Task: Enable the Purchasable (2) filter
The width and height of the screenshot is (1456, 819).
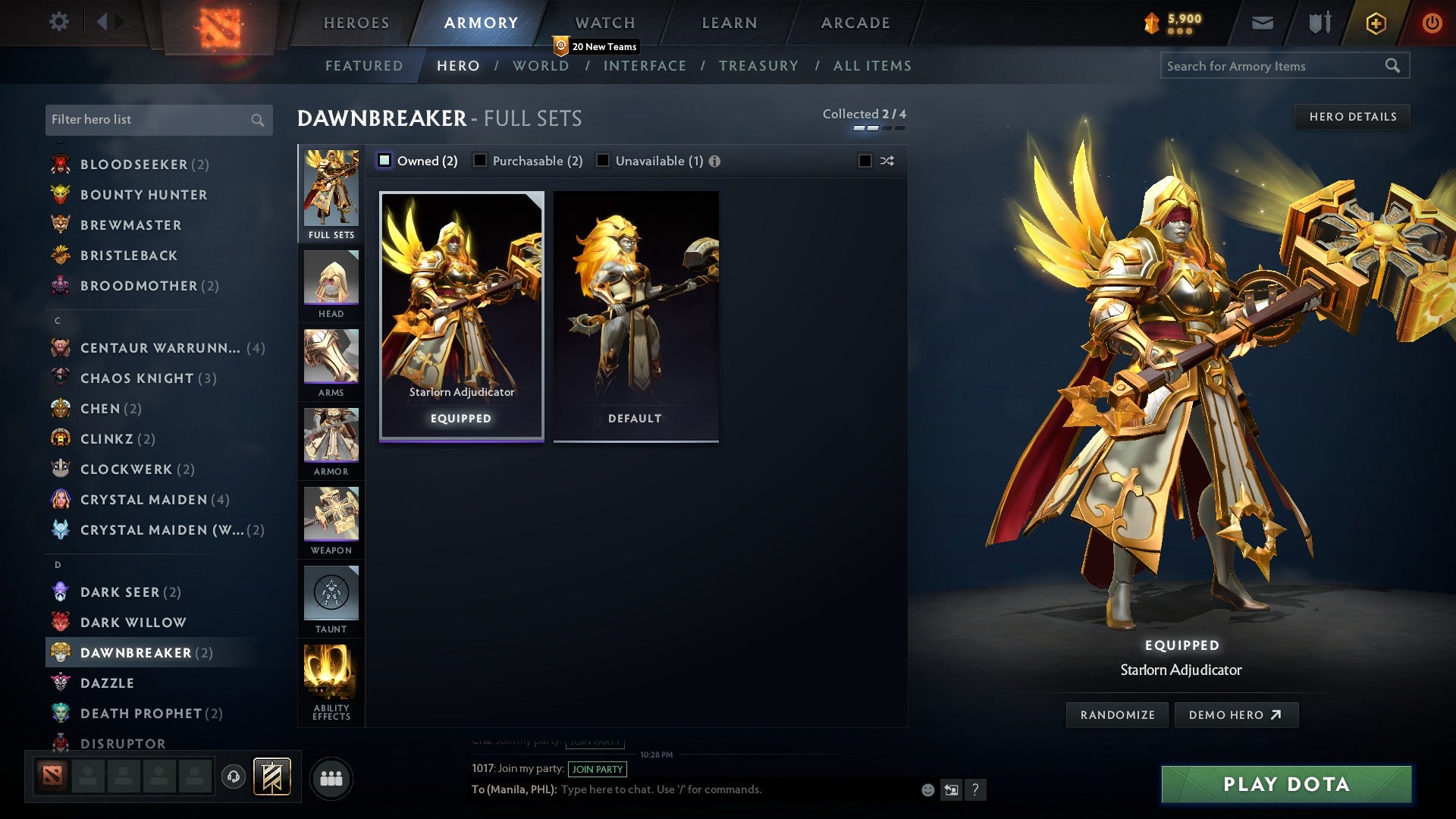Action: (479, 161)
